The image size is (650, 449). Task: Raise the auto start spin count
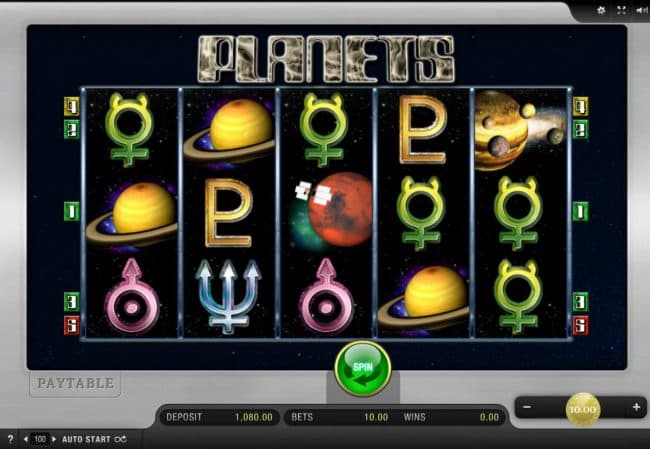pos(54,439)
